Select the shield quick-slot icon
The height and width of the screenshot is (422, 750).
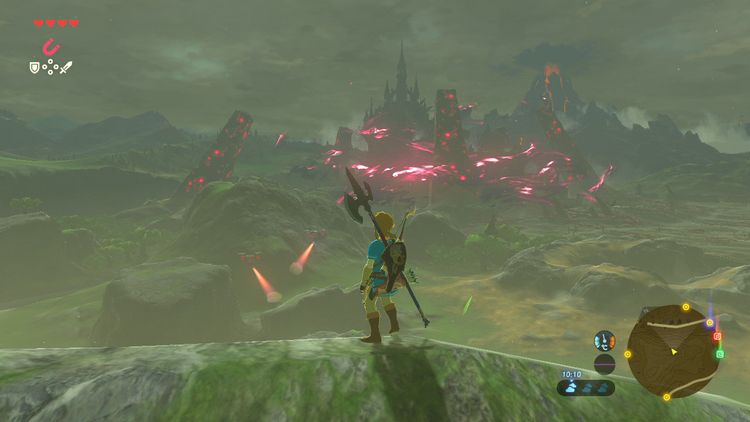(34, 67)
